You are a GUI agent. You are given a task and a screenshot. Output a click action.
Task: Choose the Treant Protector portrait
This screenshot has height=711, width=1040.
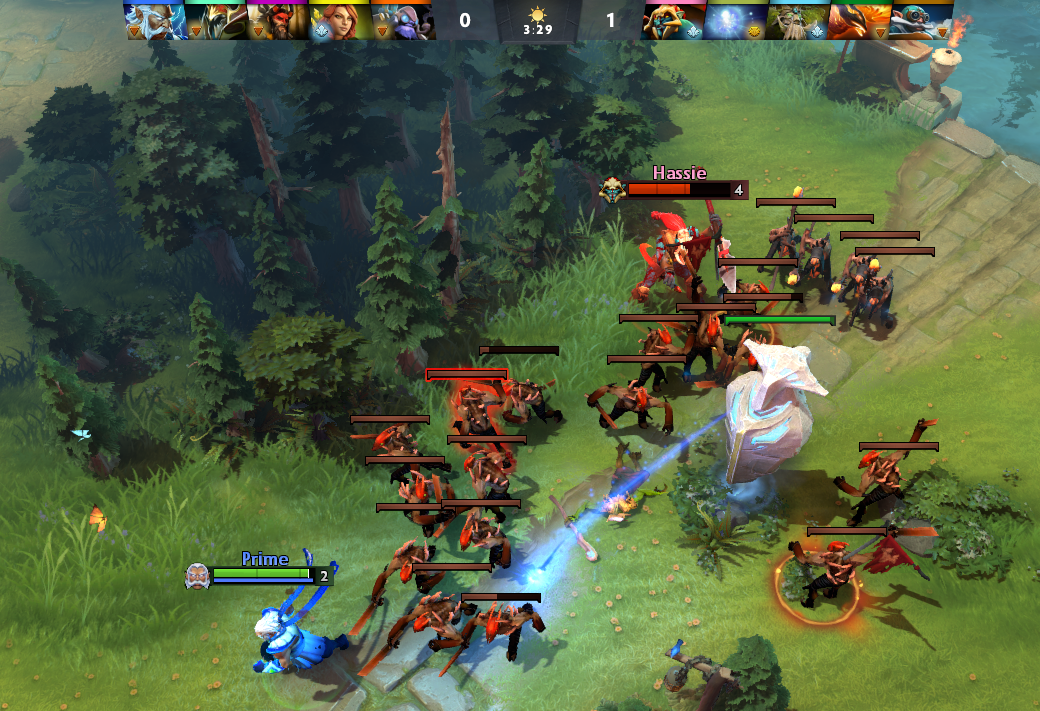tap(797, 20)
